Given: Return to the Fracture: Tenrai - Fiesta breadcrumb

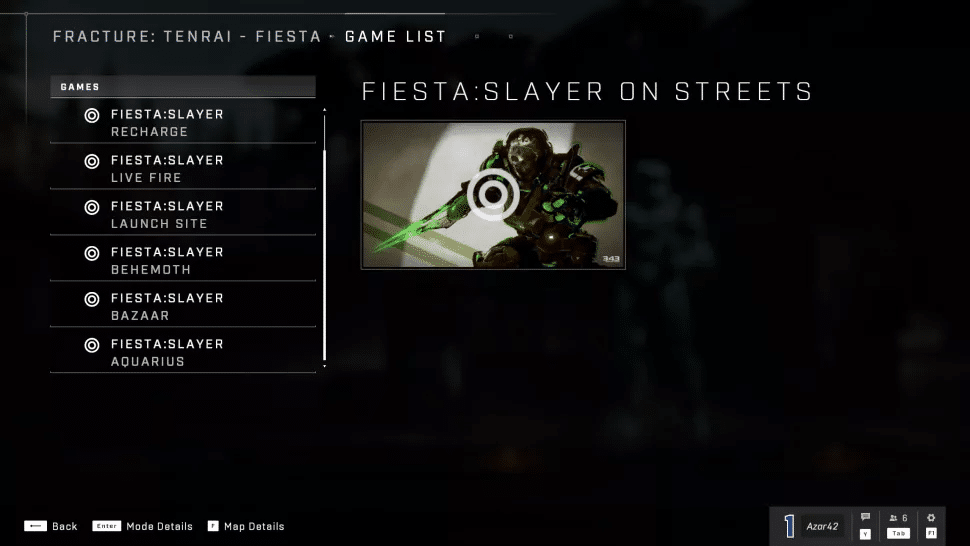Looking at the screenshot, I should click(x=187, y=37).
